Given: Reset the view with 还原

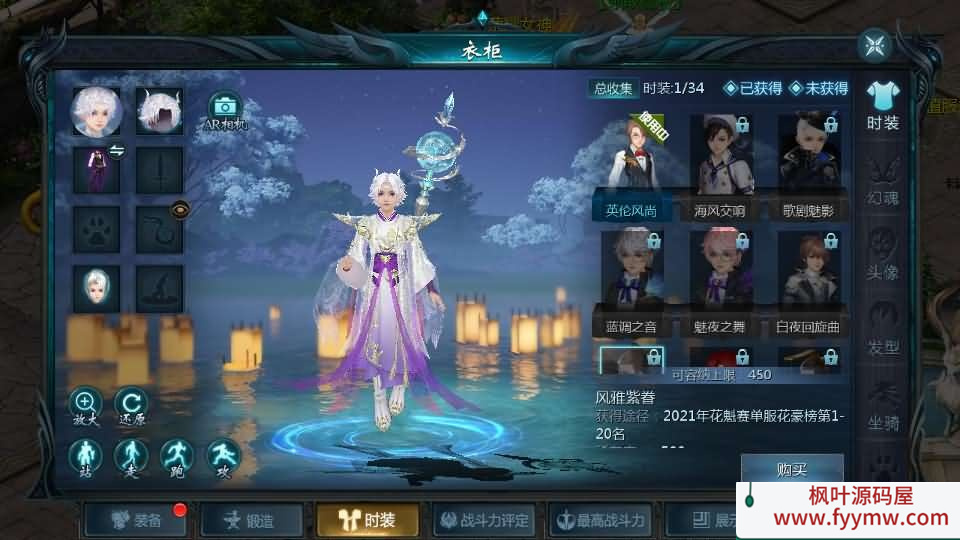Looking at the screenshot, I should coord(130,406).
